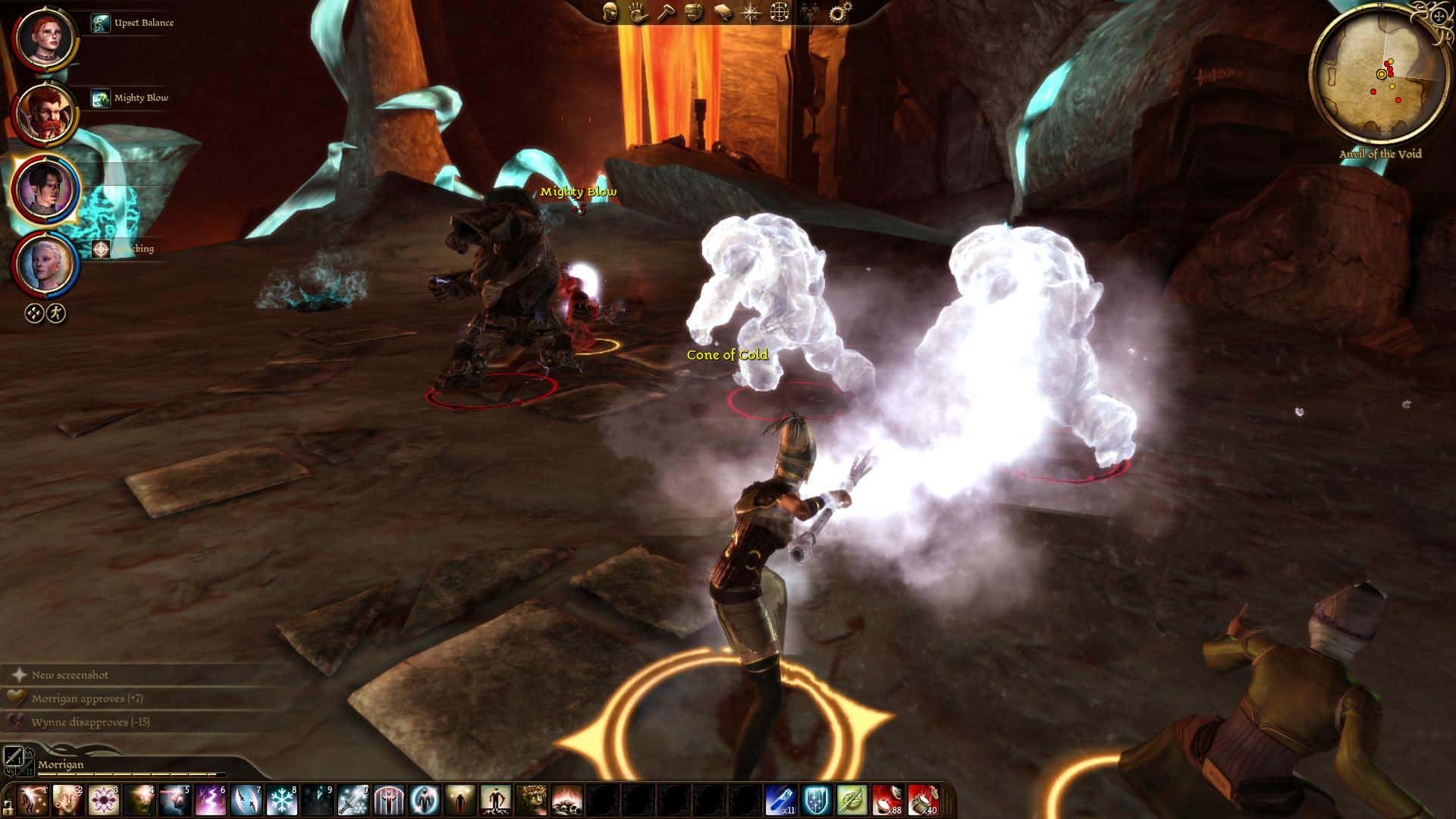Open the Journal book icon
The width and height of the screenshot is (1456, 819).
click(723, 13)
